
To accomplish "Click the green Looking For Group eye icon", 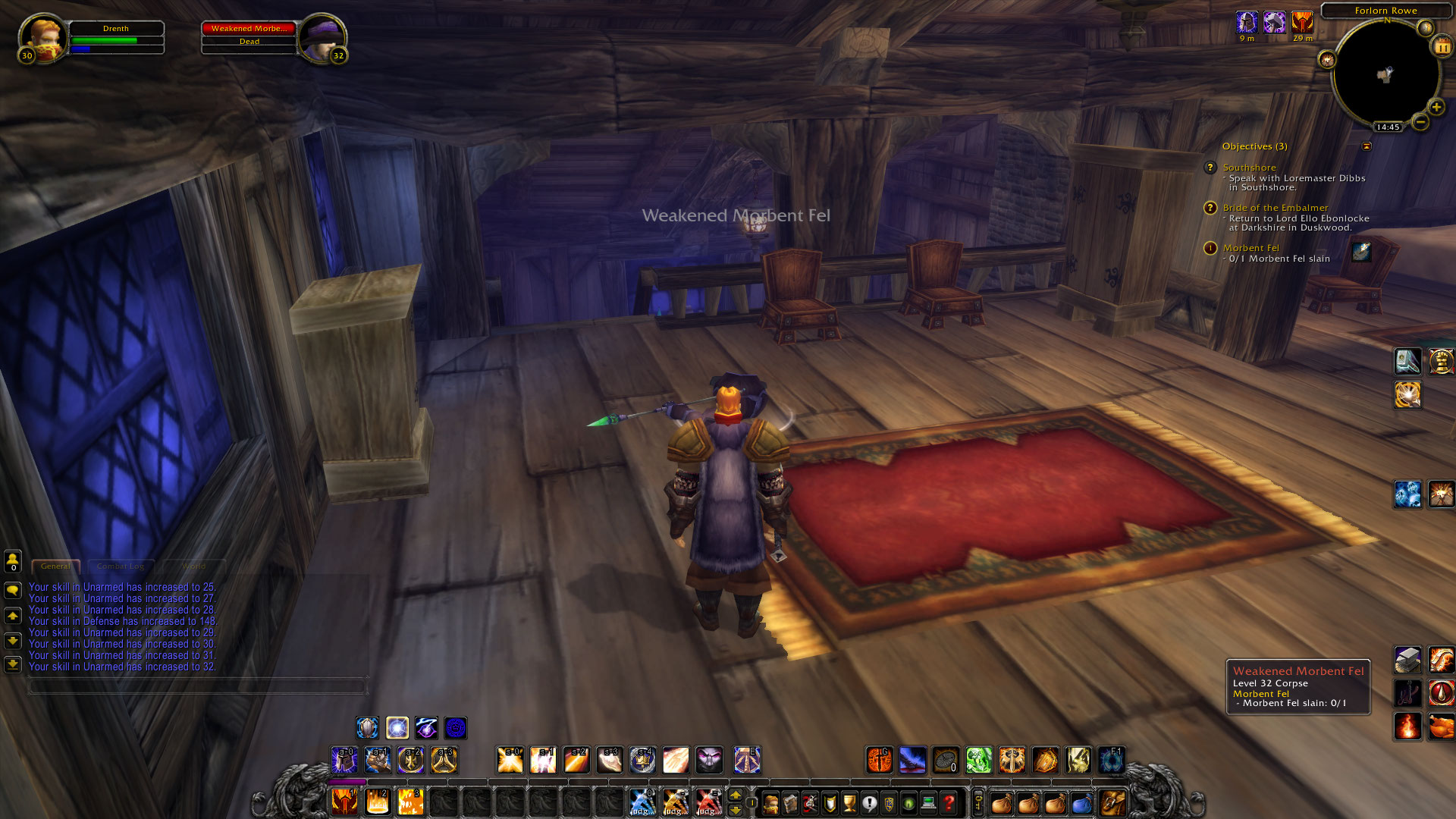I will pyautogui.click(x=908, y=802).
